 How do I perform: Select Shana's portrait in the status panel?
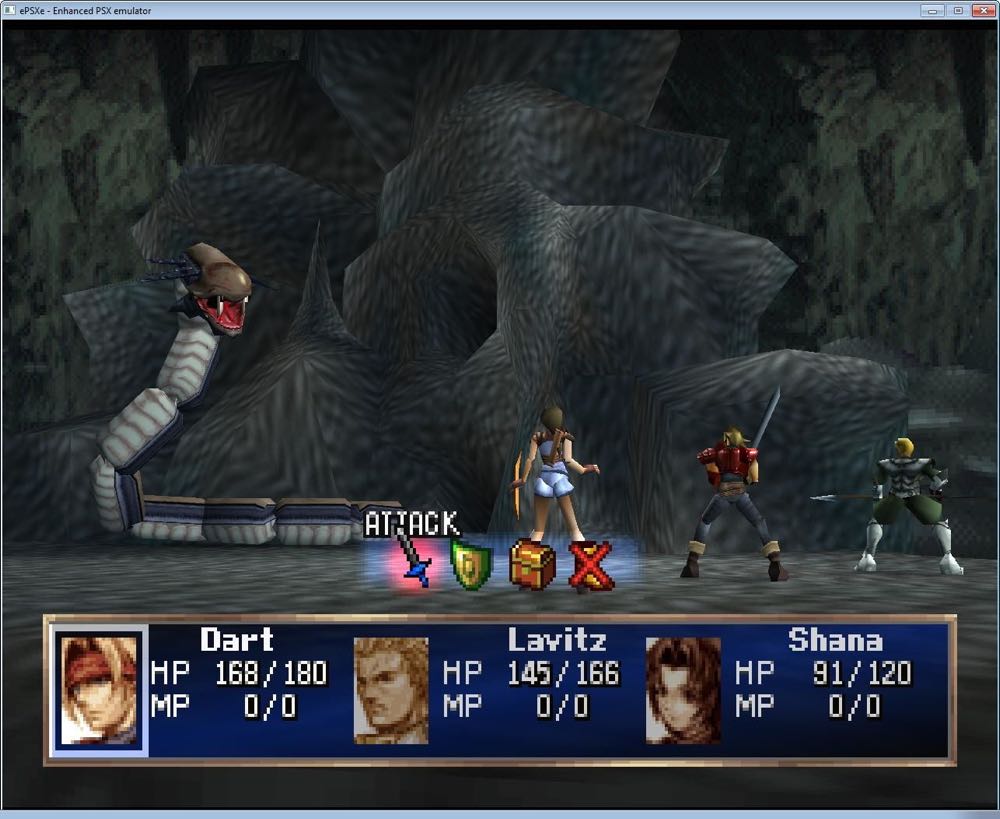[683, 690]
